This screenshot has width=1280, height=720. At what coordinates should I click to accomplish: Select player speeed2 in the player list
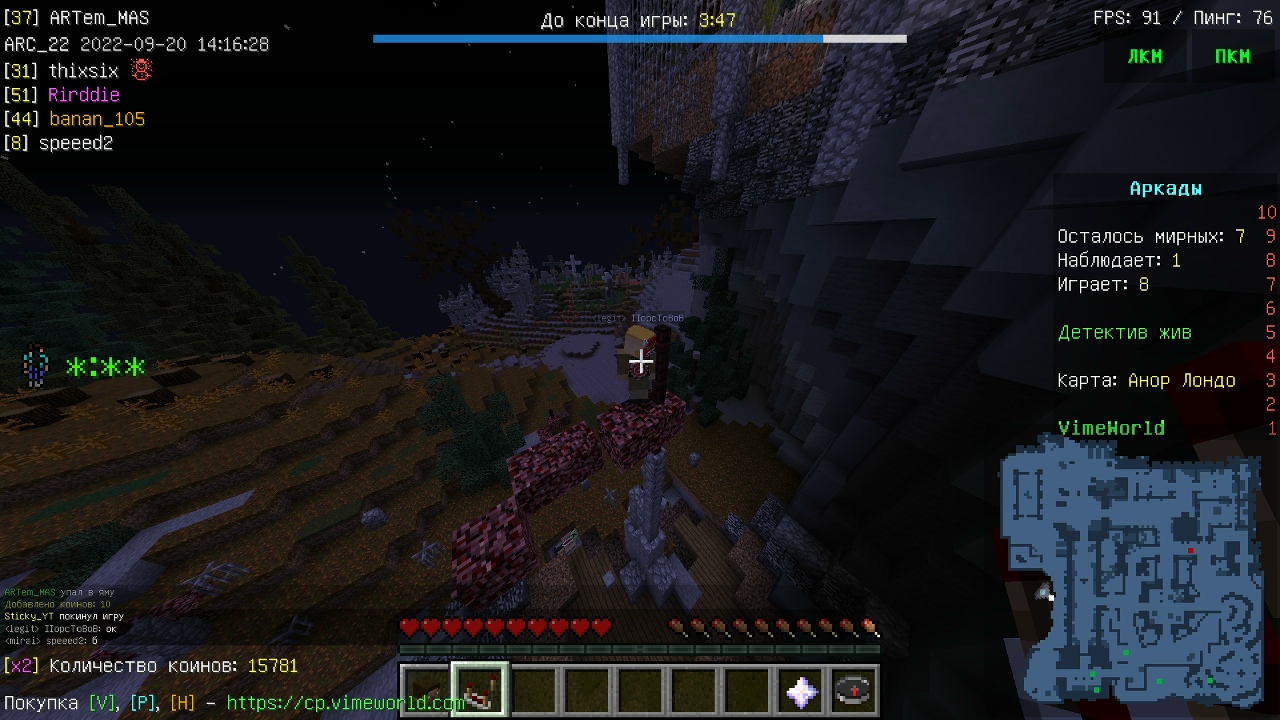point(76,143)
